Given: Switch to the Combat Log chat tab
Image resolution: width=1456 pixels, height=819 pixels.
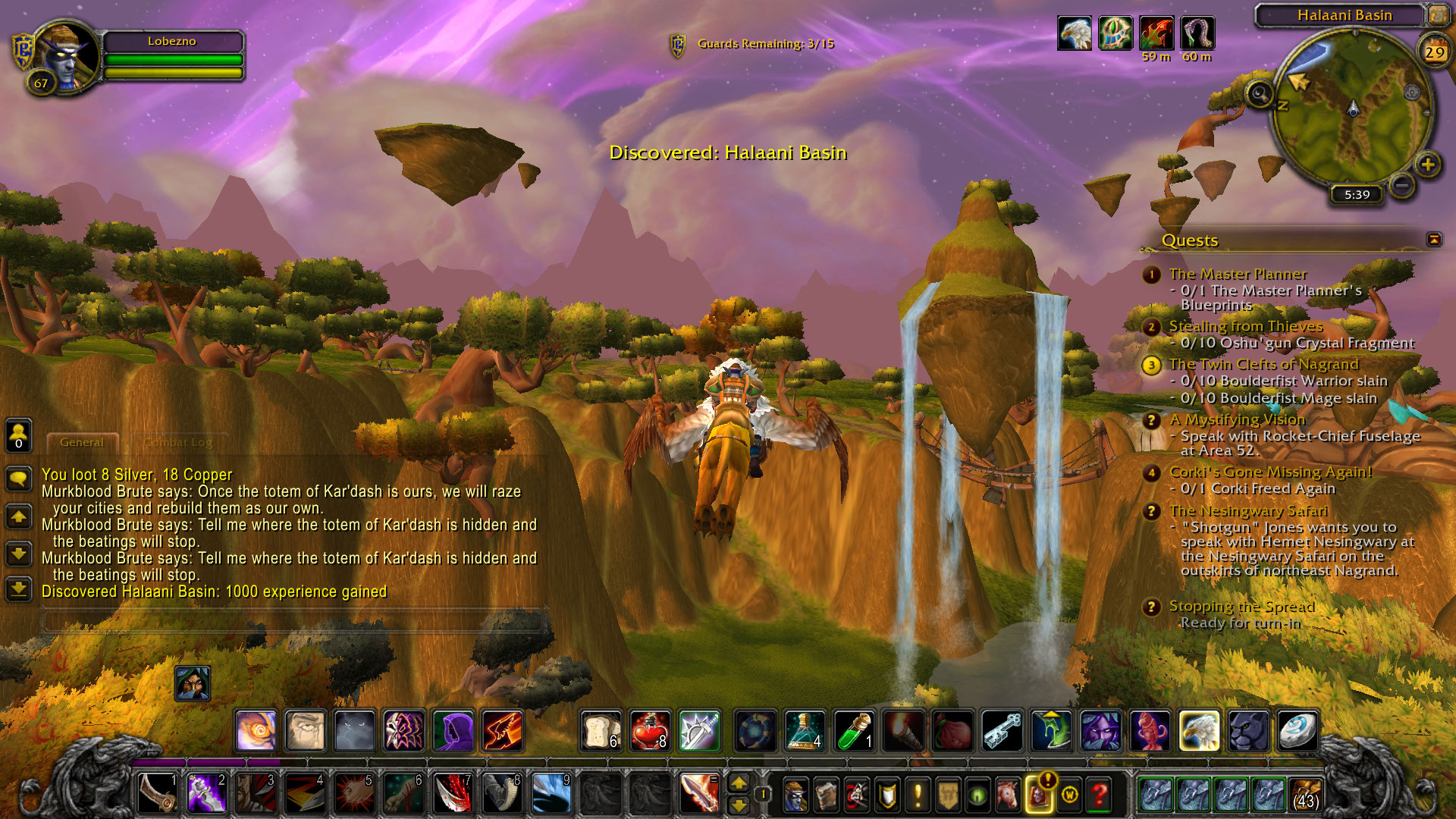Looking at the screenshot, I should (x=179, y=442).
